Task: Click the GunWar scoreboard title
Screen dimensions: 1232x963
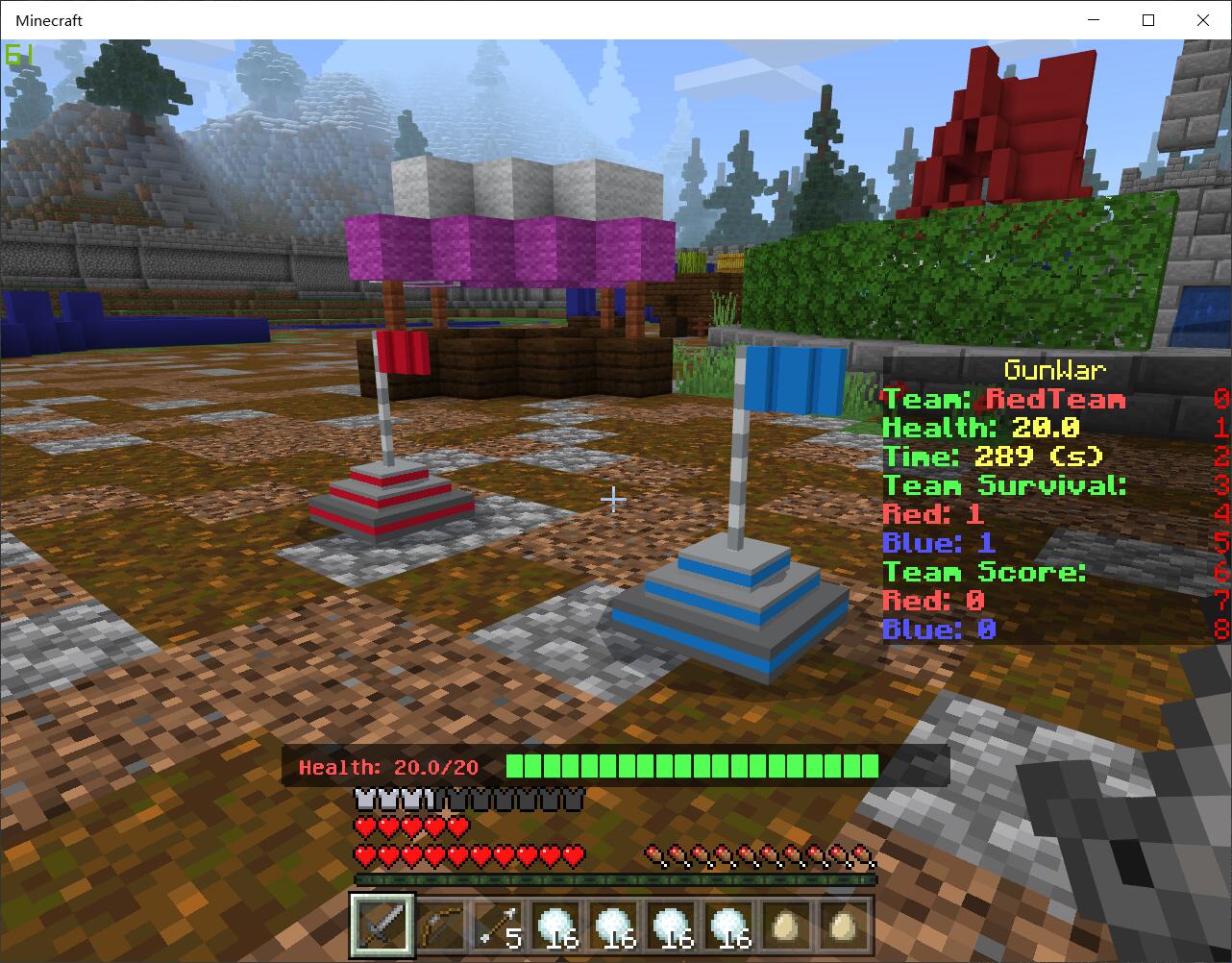Action: pos(1055,370)
